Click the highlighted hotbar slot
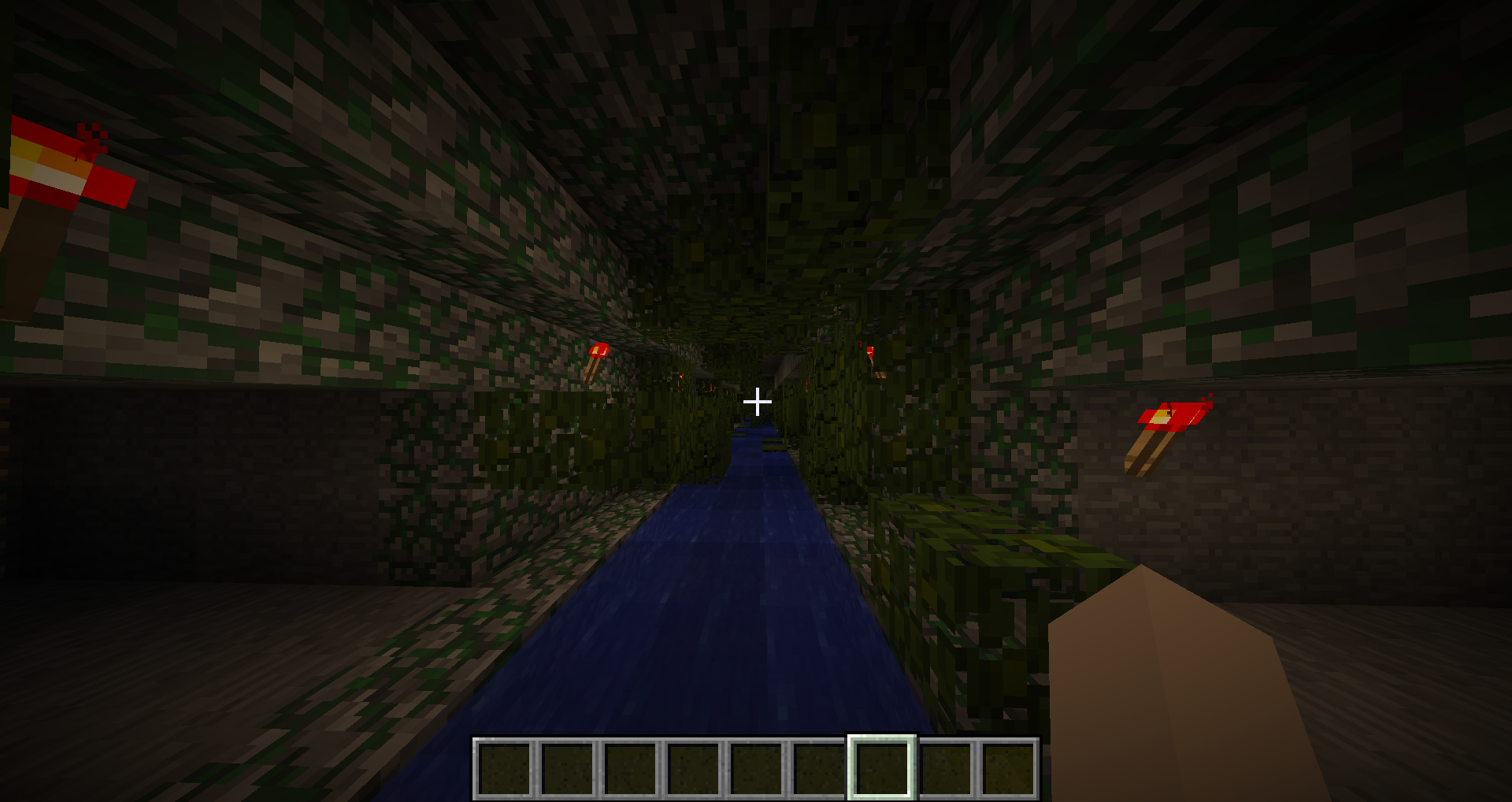This screenshot has height=802, width=1512. 881,768
